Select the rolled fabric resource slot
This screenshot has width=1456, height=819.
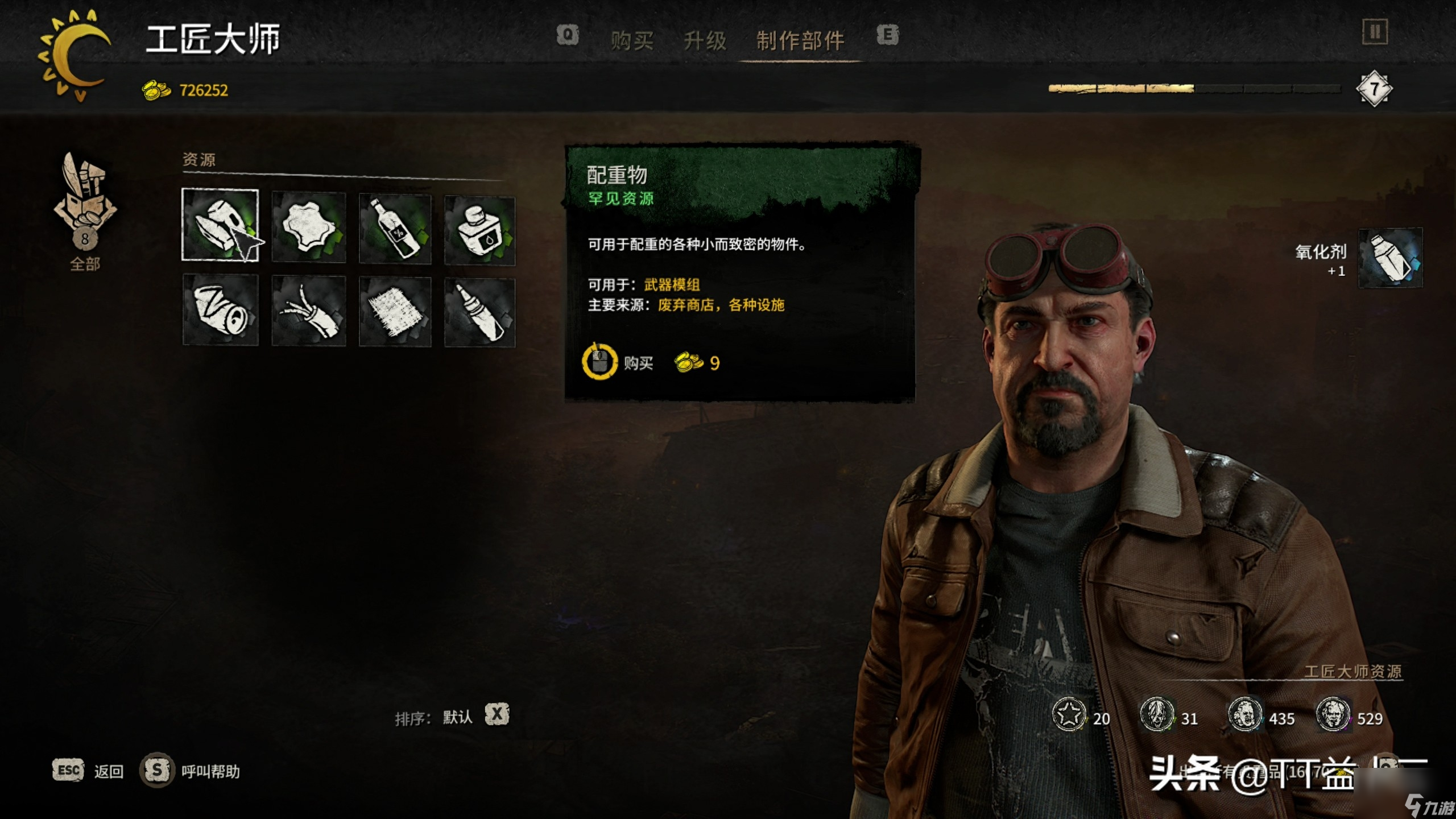[220, 310]
